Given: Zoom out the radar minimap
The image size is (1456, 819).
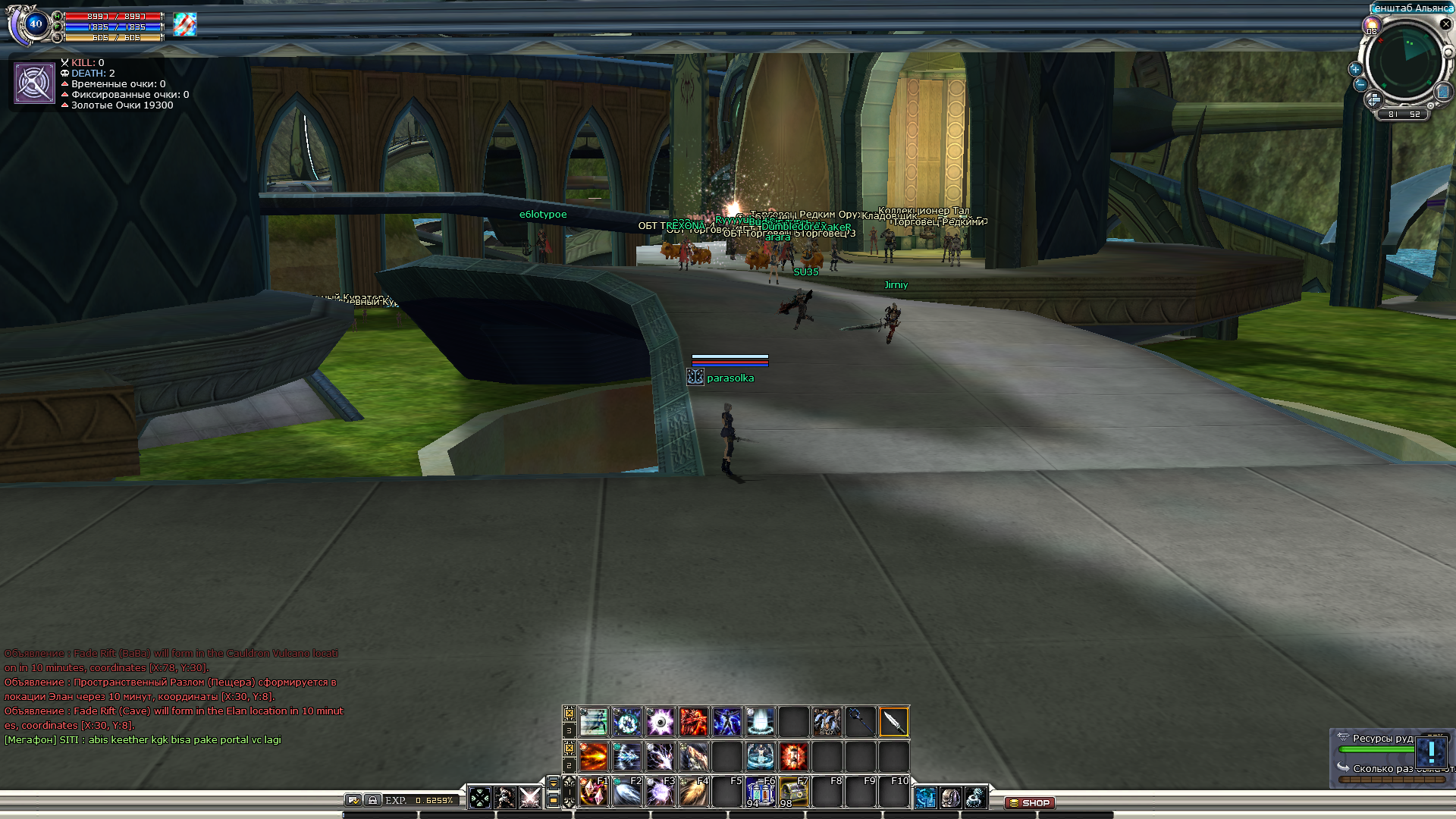Looking at the screenshot, I should (x=1360, y=84).
